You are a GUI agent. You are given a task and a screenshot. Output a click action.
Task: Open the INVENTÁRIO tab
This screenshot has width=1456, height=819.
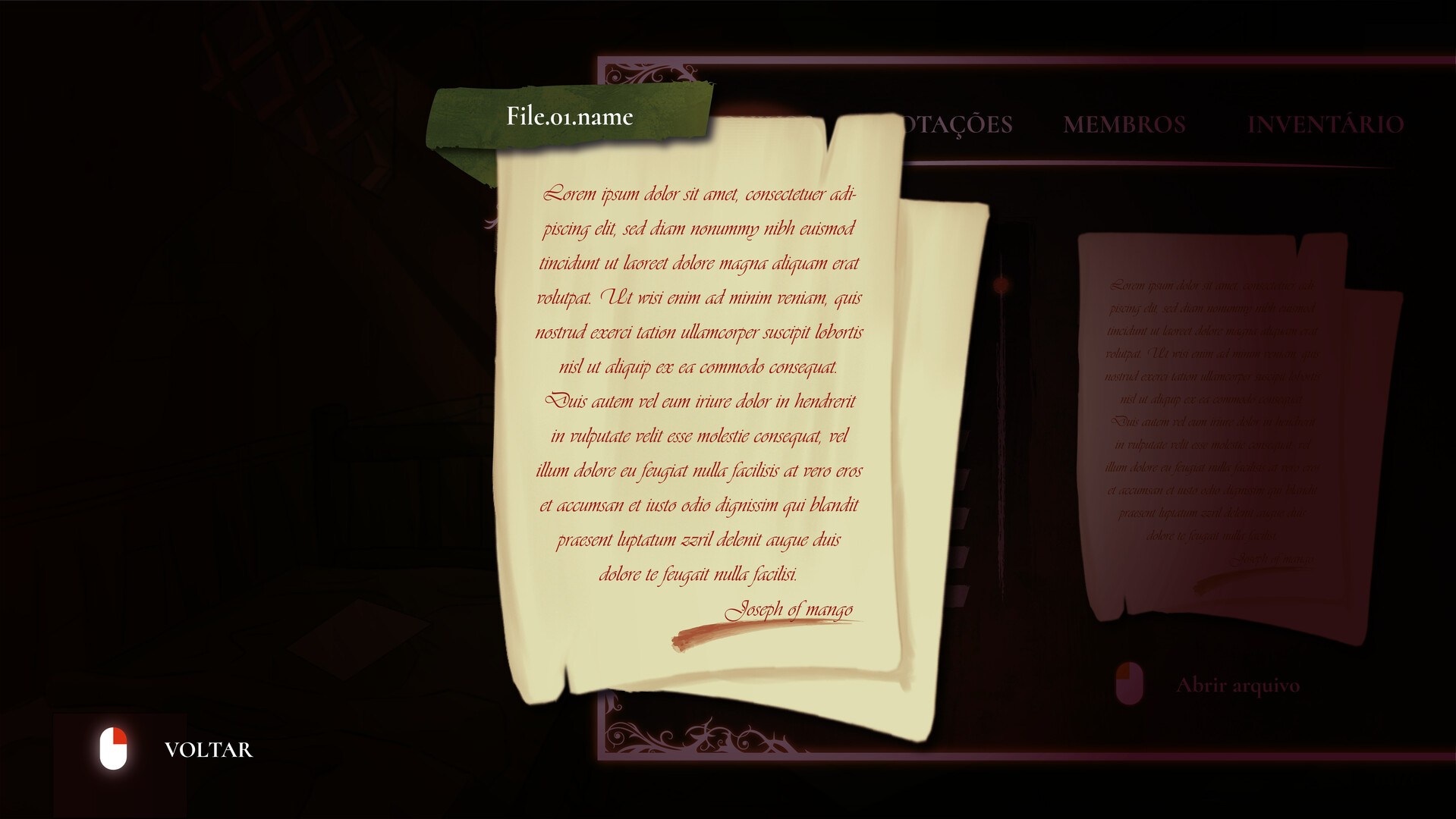pos(1325,124)
